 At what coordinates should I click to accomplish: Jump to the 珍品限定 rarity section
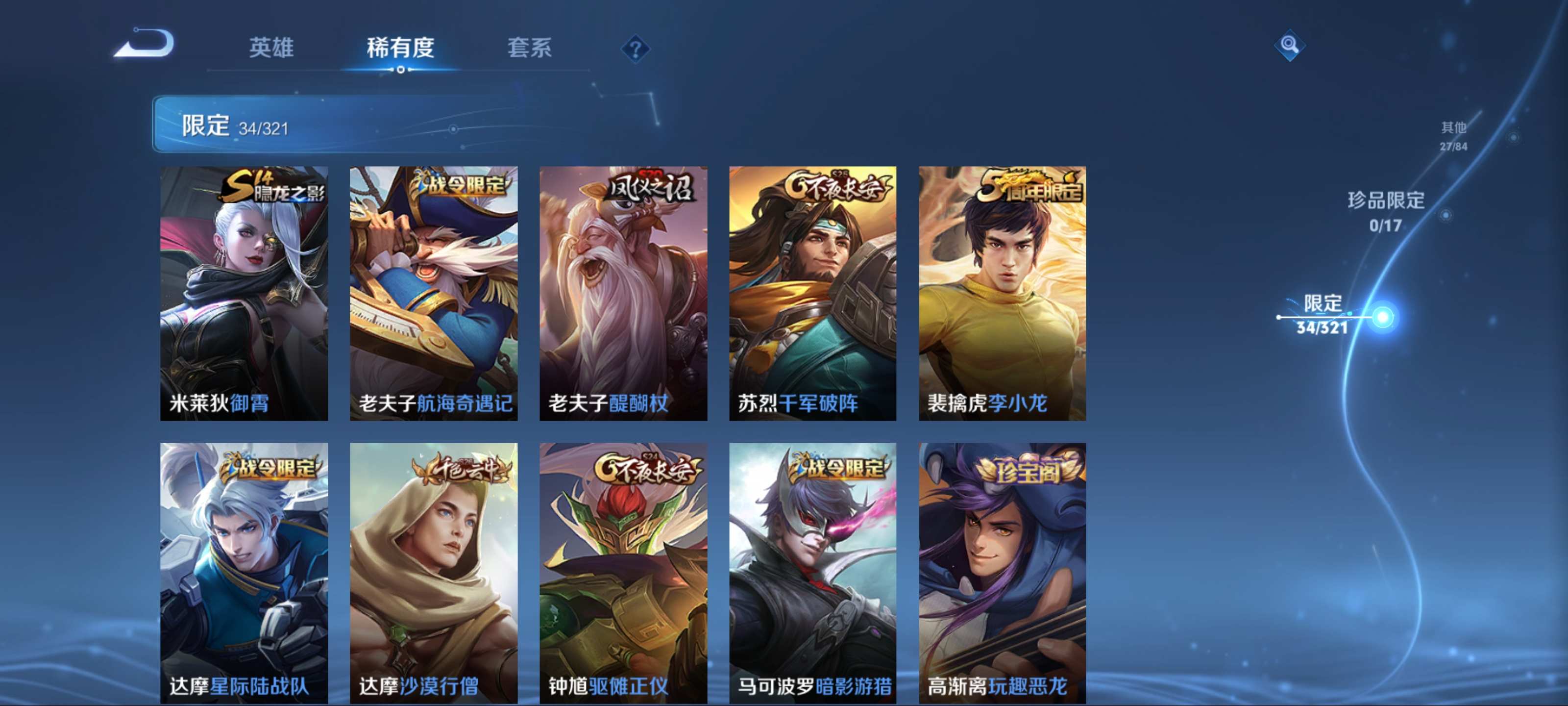1385,211
